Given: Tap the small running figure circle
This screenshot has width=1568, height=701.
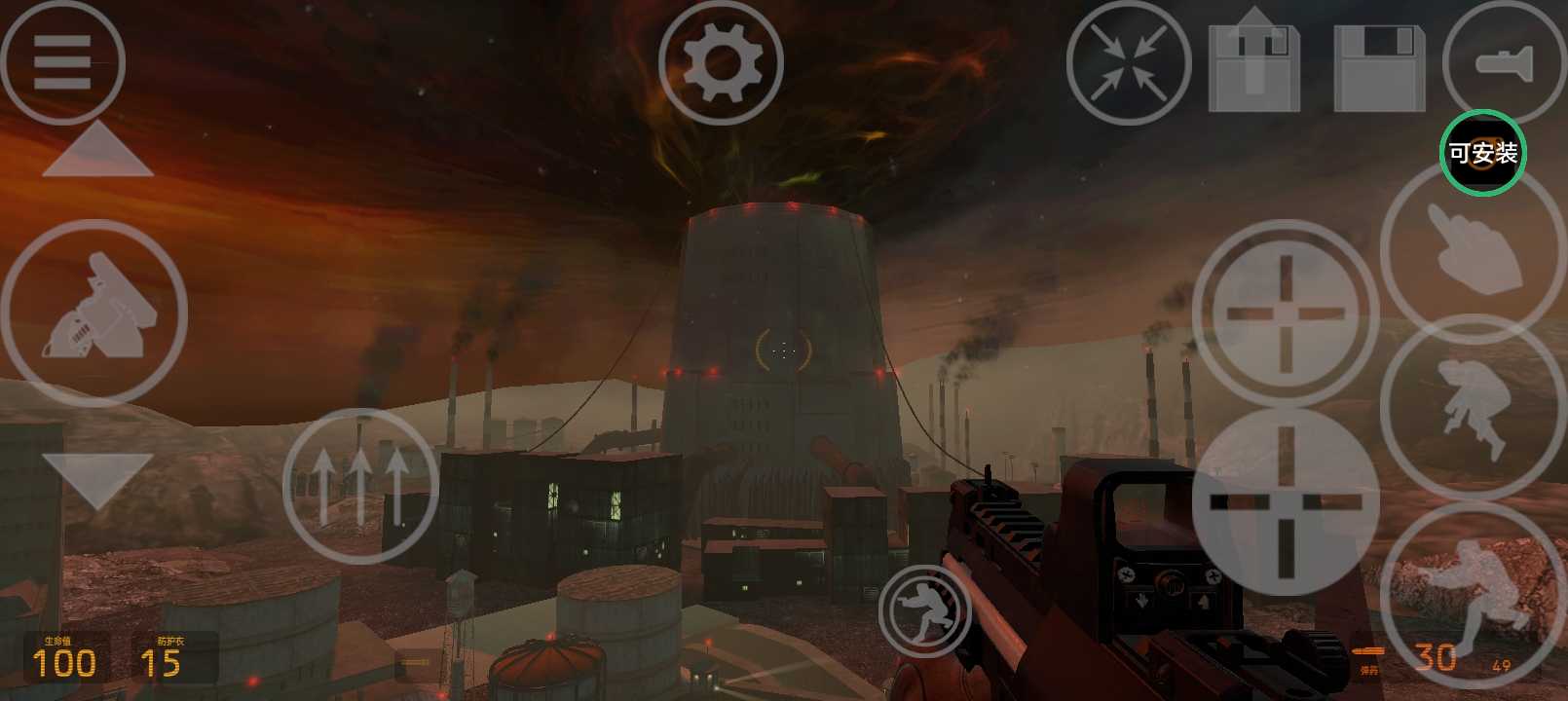Looking at the screenshot, I should point(924,610).
